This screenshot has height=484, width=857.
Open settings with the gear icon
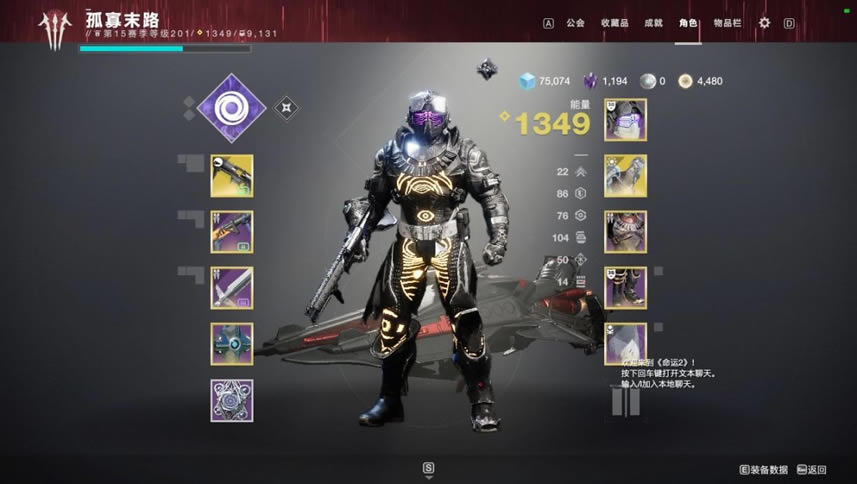[x=765, y=23]
